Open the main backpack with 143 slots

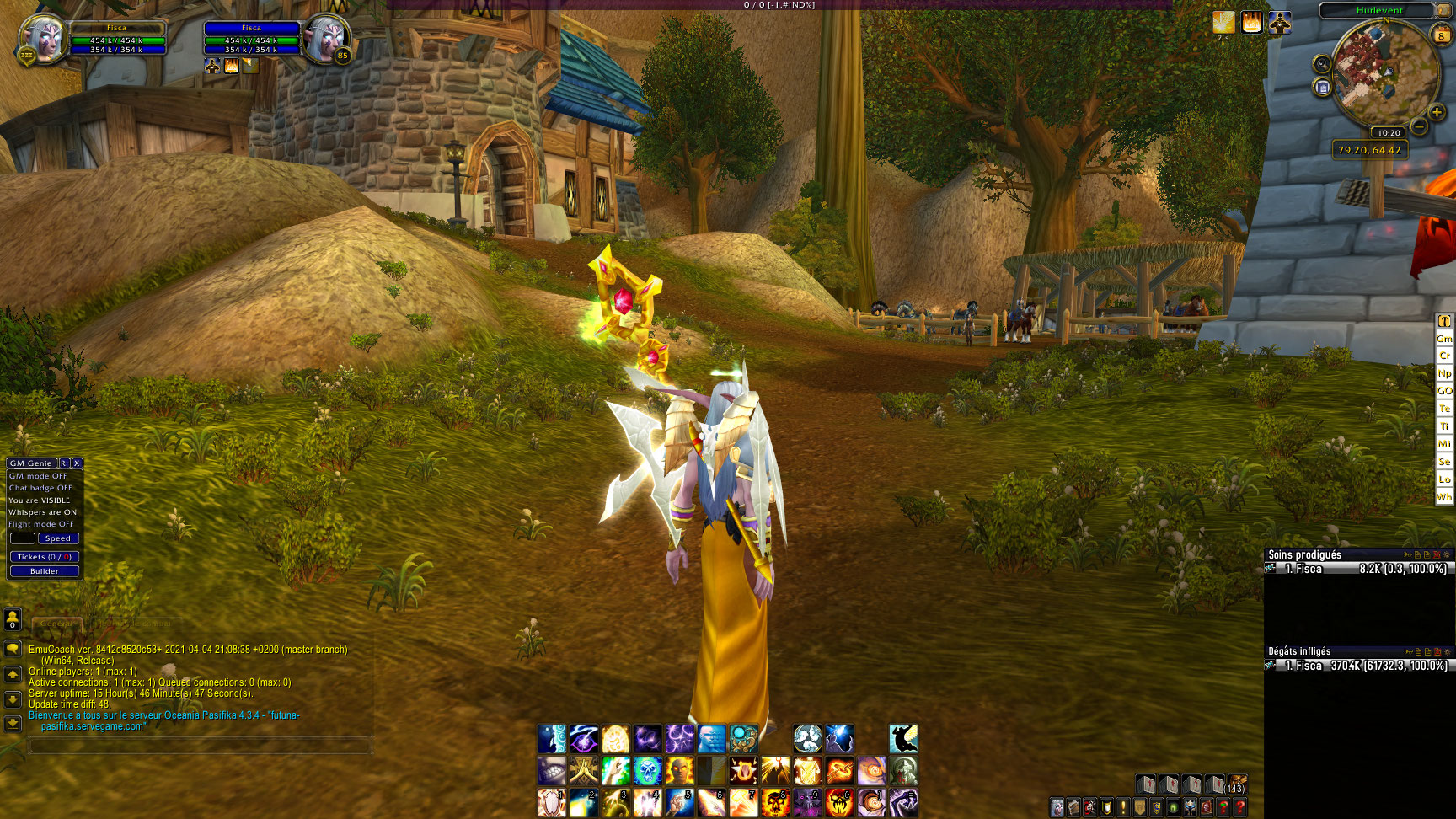[x=1236, y=784]
